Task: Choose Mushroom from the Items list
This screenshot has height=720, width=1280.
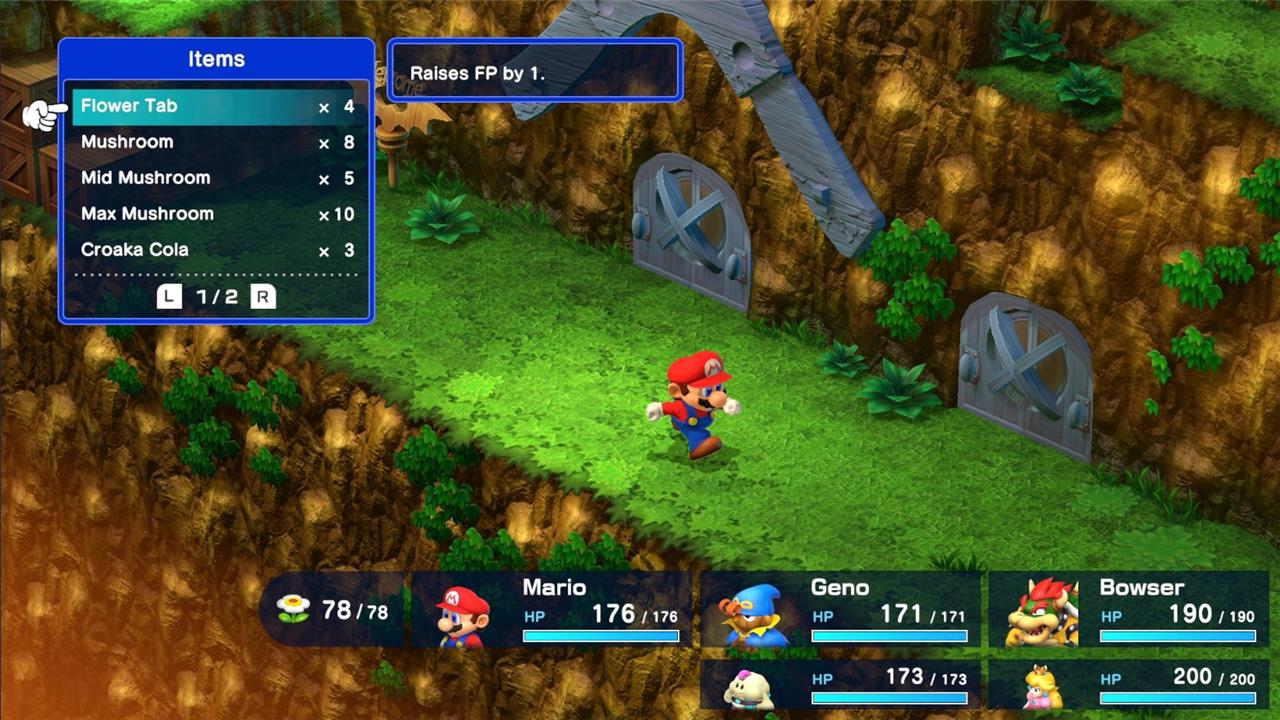Action: coord(215,142)
